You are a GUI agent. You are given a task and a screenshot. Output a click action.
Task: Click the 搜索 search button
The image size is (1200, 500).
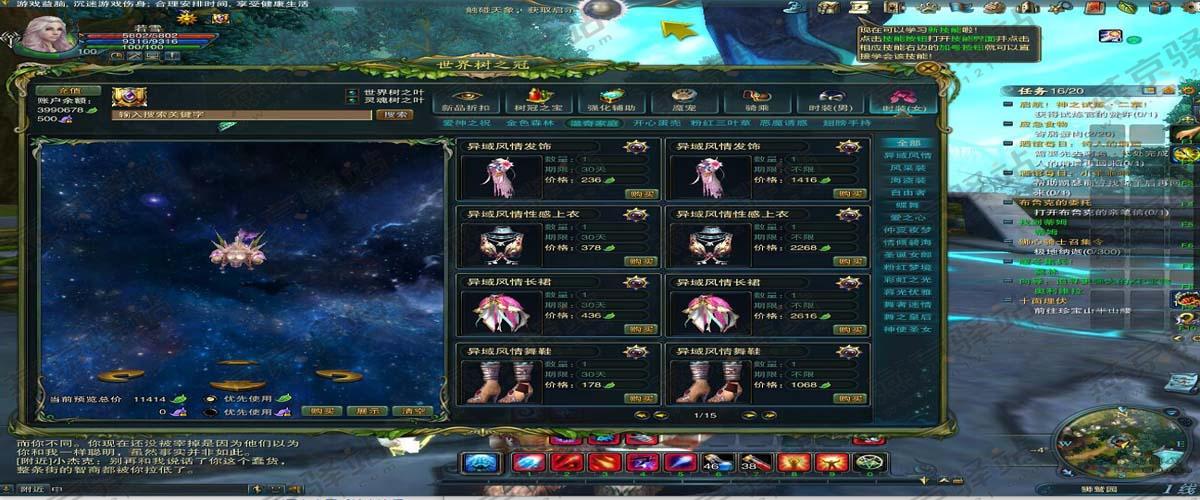392,115
